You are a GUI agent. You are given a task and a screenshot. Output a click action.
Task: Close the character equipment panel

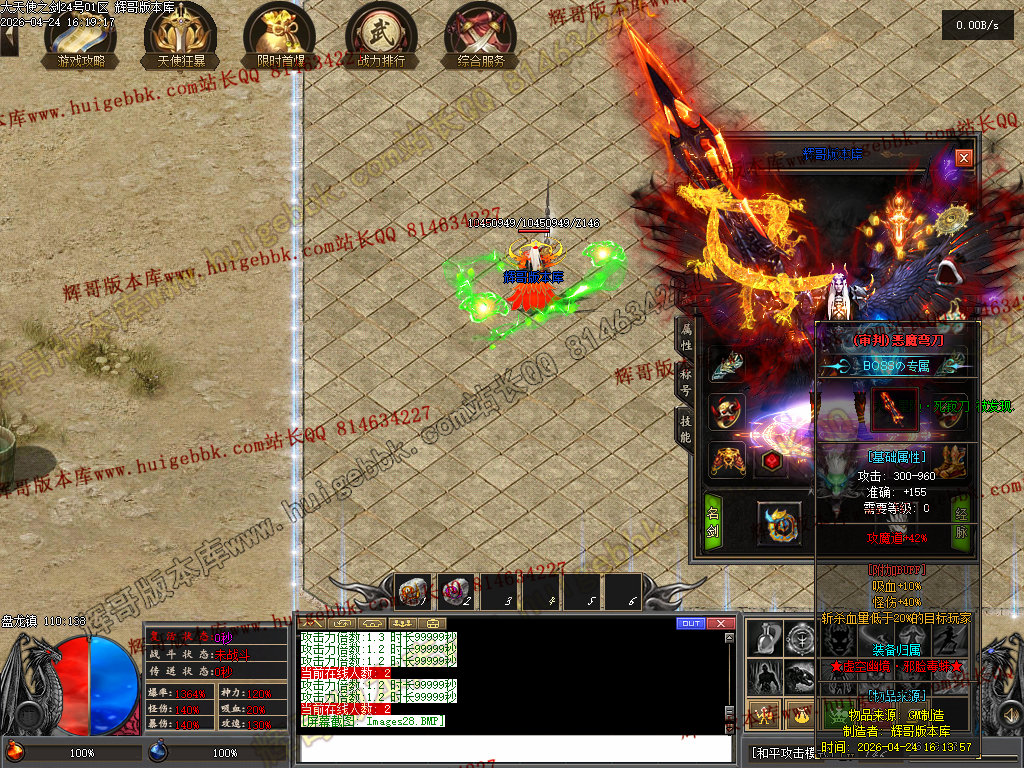tap(963, 158)
